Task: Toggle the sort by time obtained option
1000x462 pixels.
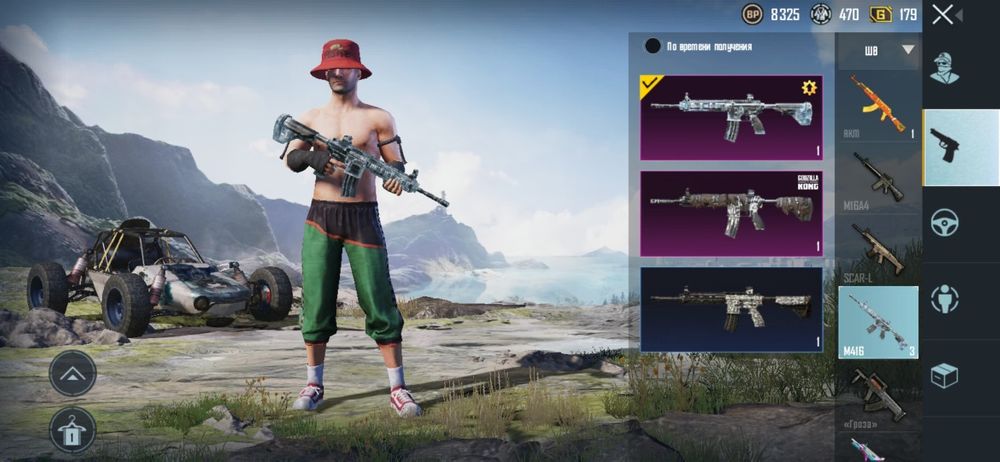Action: [653, 46]
